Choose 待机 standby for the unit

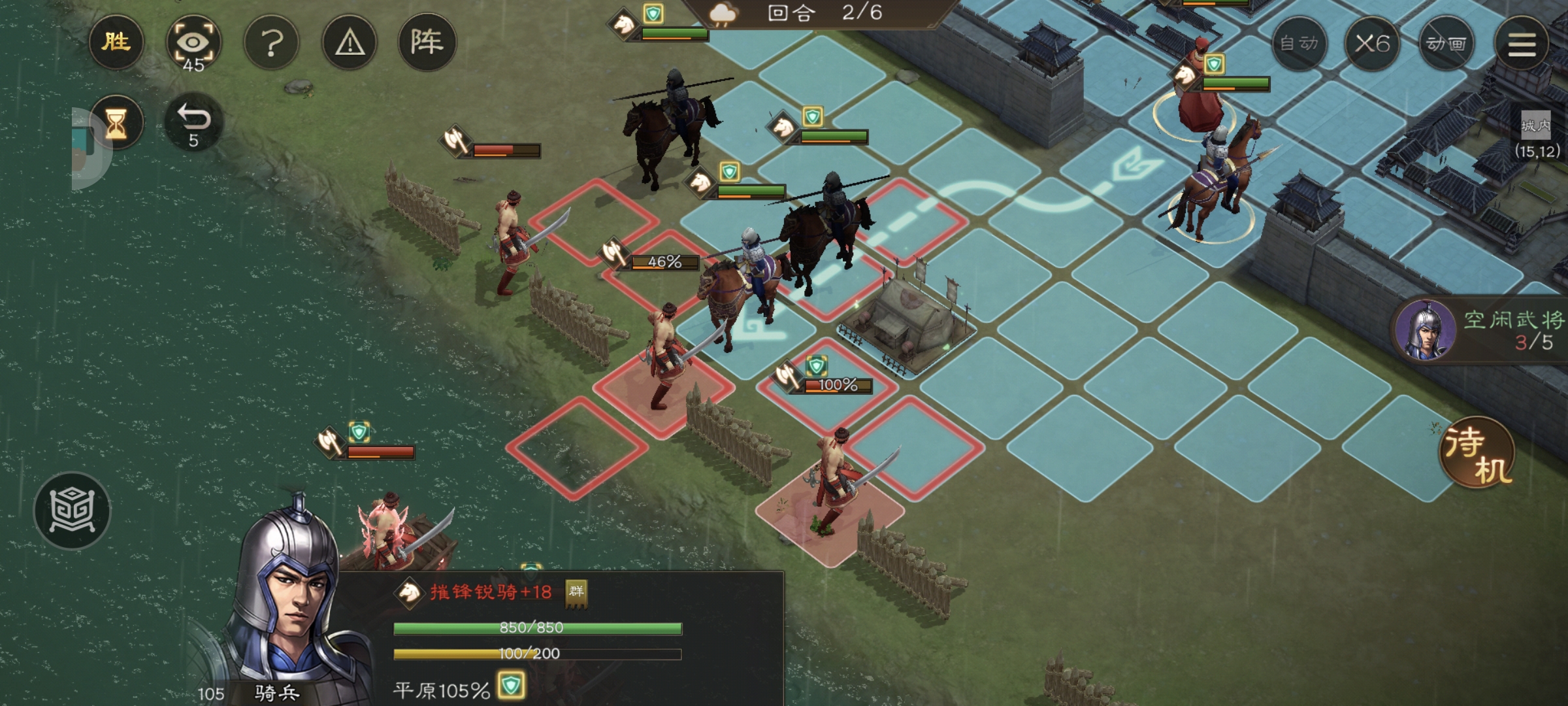click(x=1477, y=453)
